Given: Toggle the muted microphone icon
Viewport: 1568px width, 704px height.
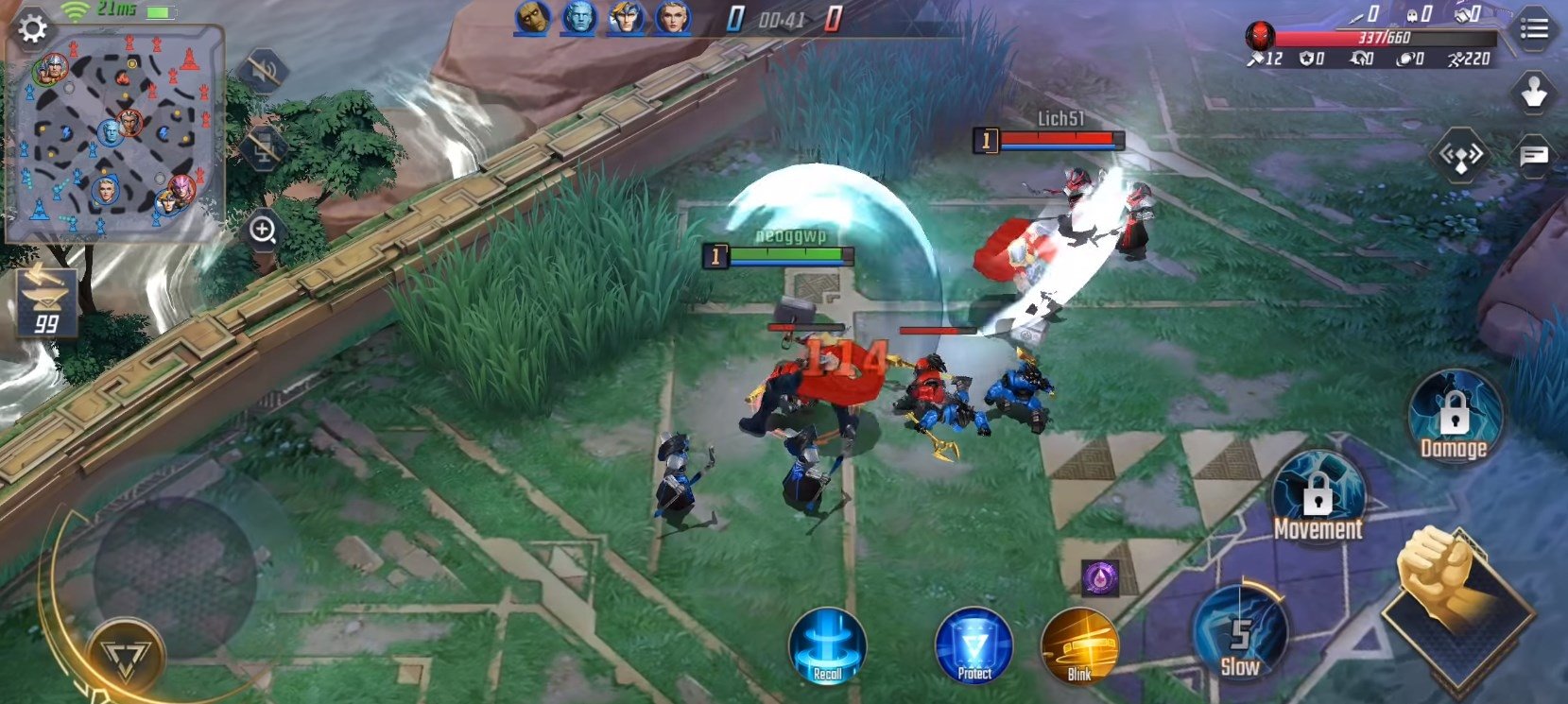Looking at the screenshot, I should tap(262, 148).
